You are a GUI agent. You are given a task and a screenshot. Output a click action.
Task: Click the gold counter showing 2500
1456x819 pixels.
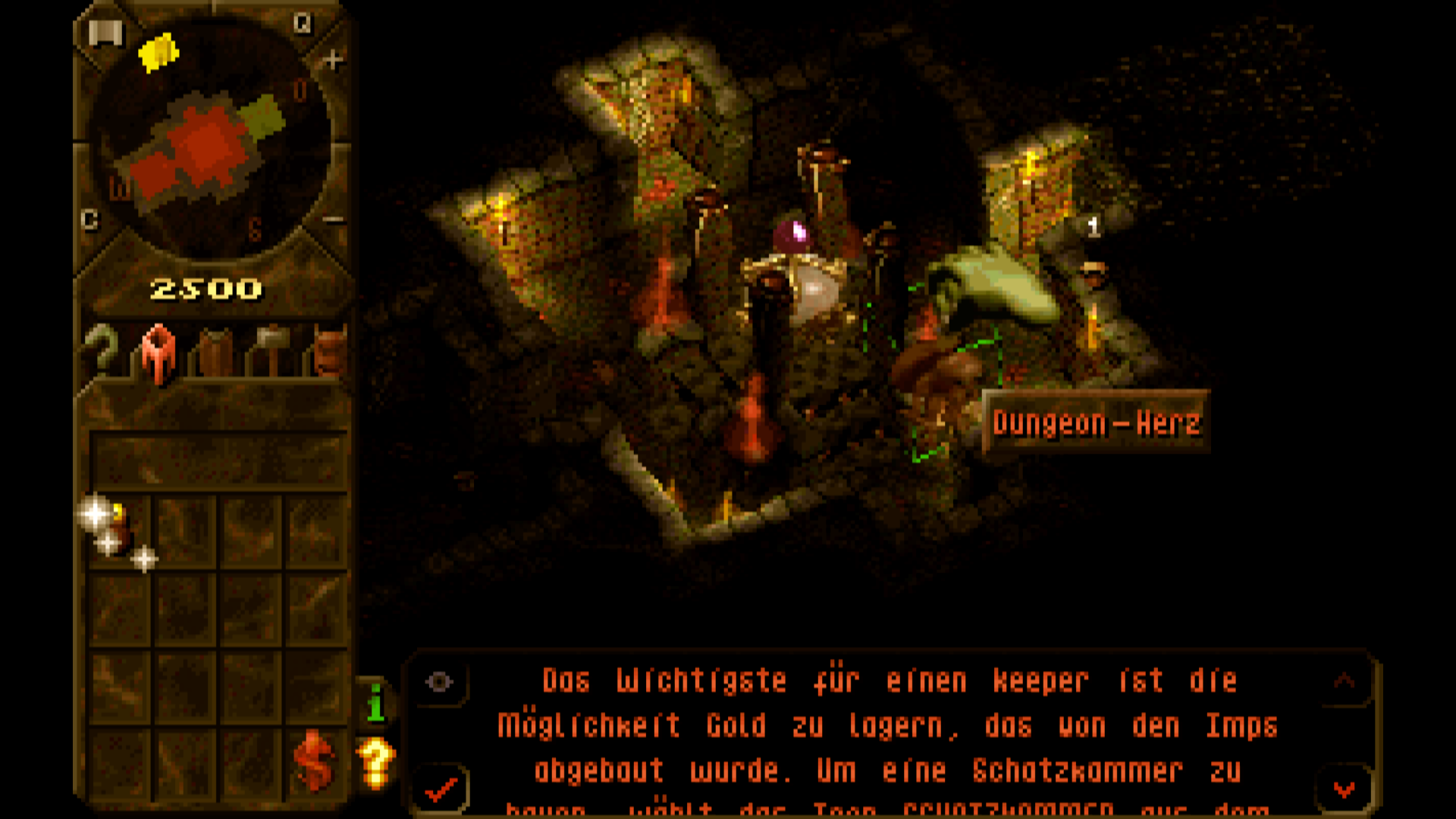click(206, 288)
